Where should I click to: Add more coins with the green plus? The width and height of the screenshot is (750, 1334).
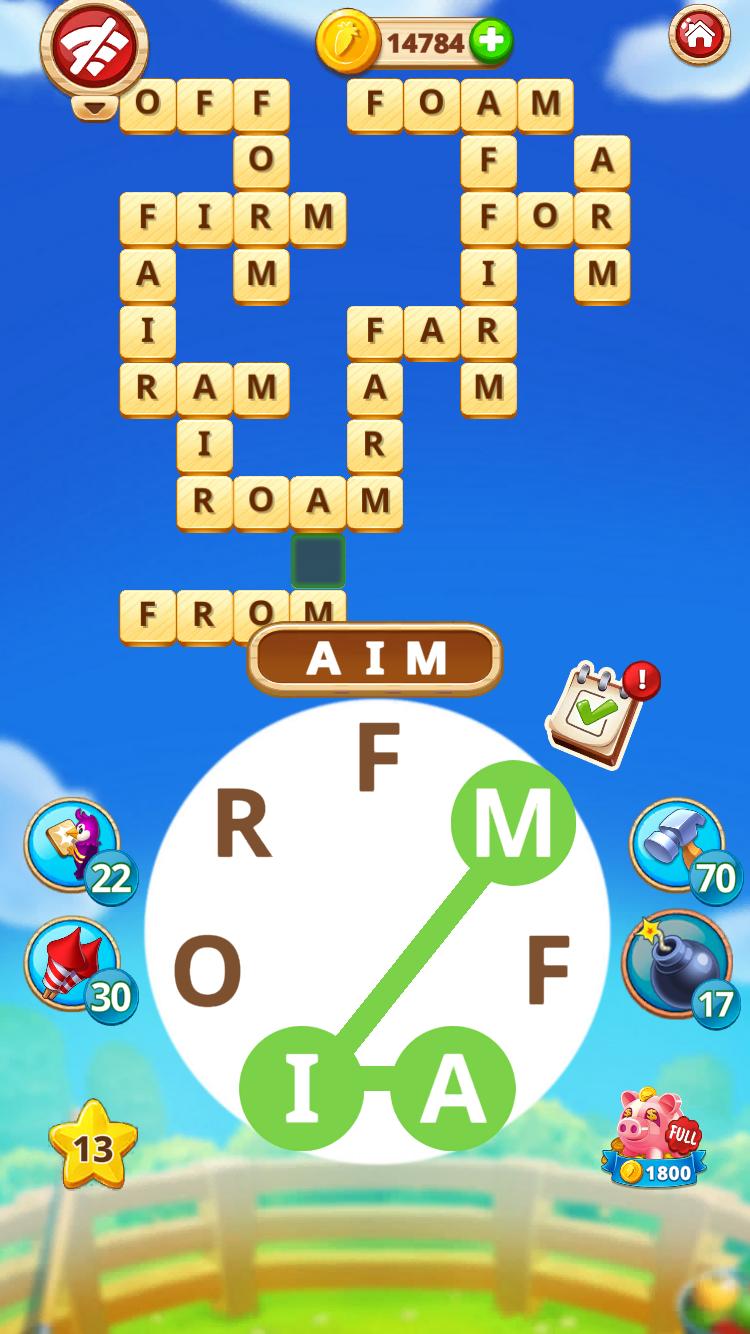click(490, 42)
